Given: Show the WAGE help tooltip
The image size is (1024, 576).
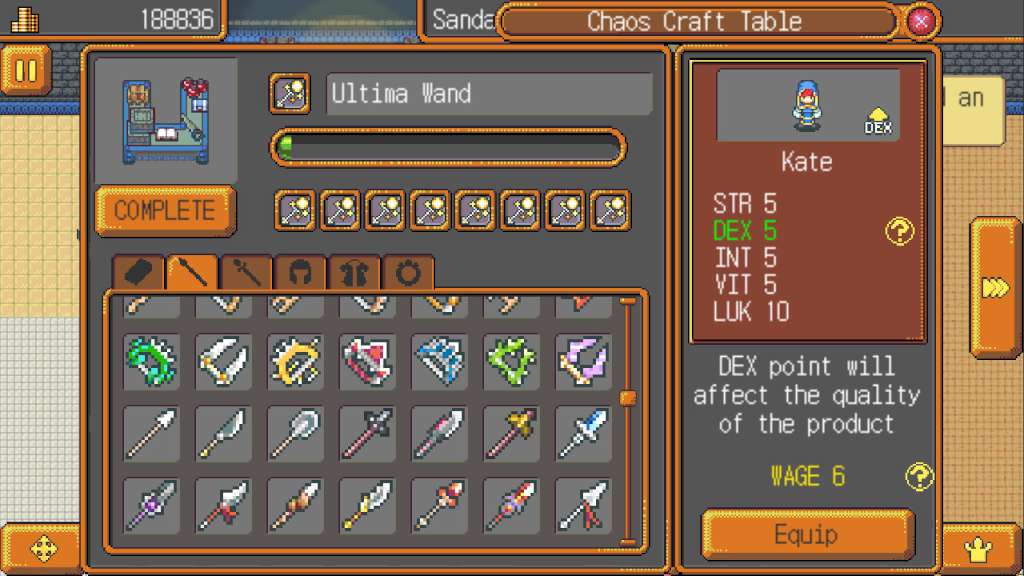Looking at the screenshot, I should coord(918,476).
